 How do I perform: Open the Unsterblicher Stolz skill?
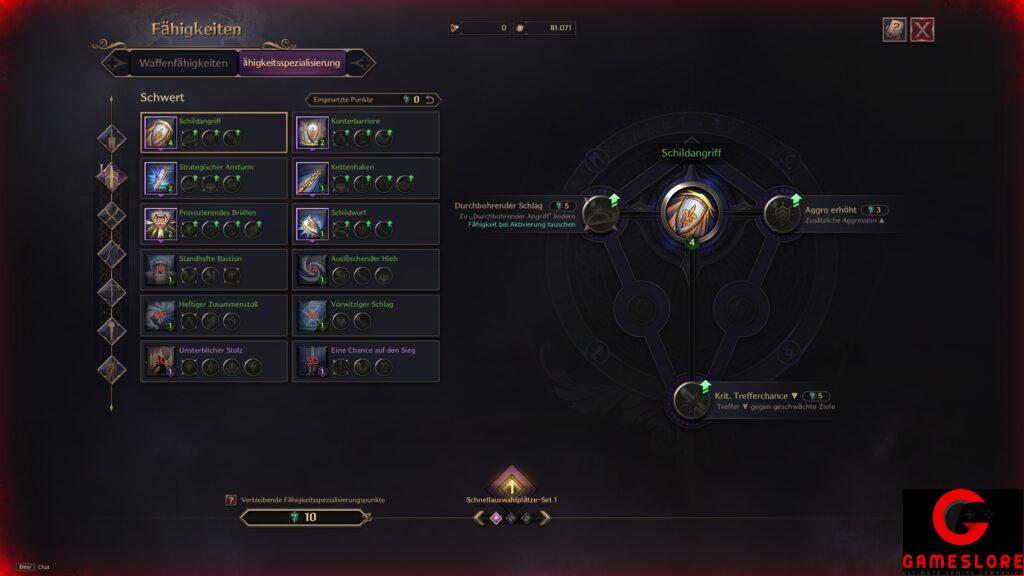pos(214,361)
